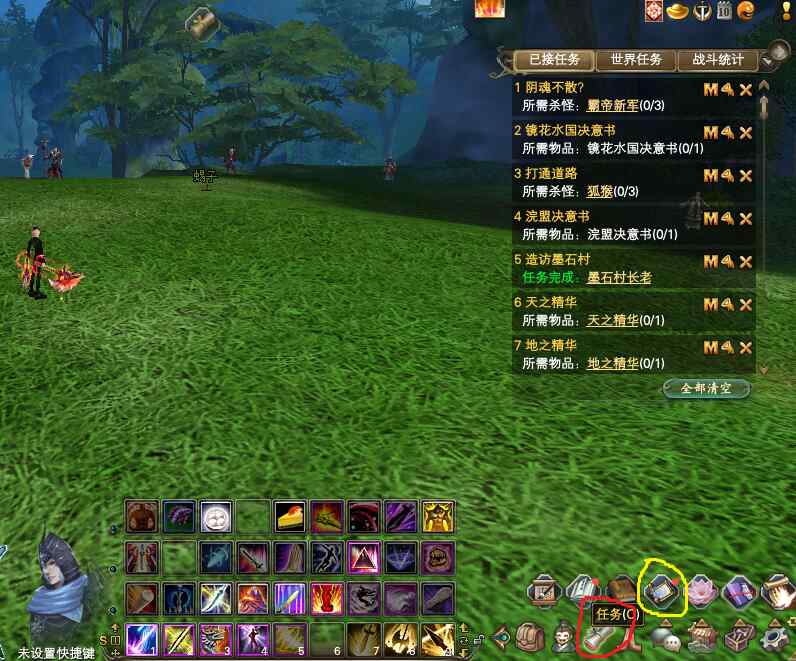Click the 狐猴 kill target link

(599, 191)
